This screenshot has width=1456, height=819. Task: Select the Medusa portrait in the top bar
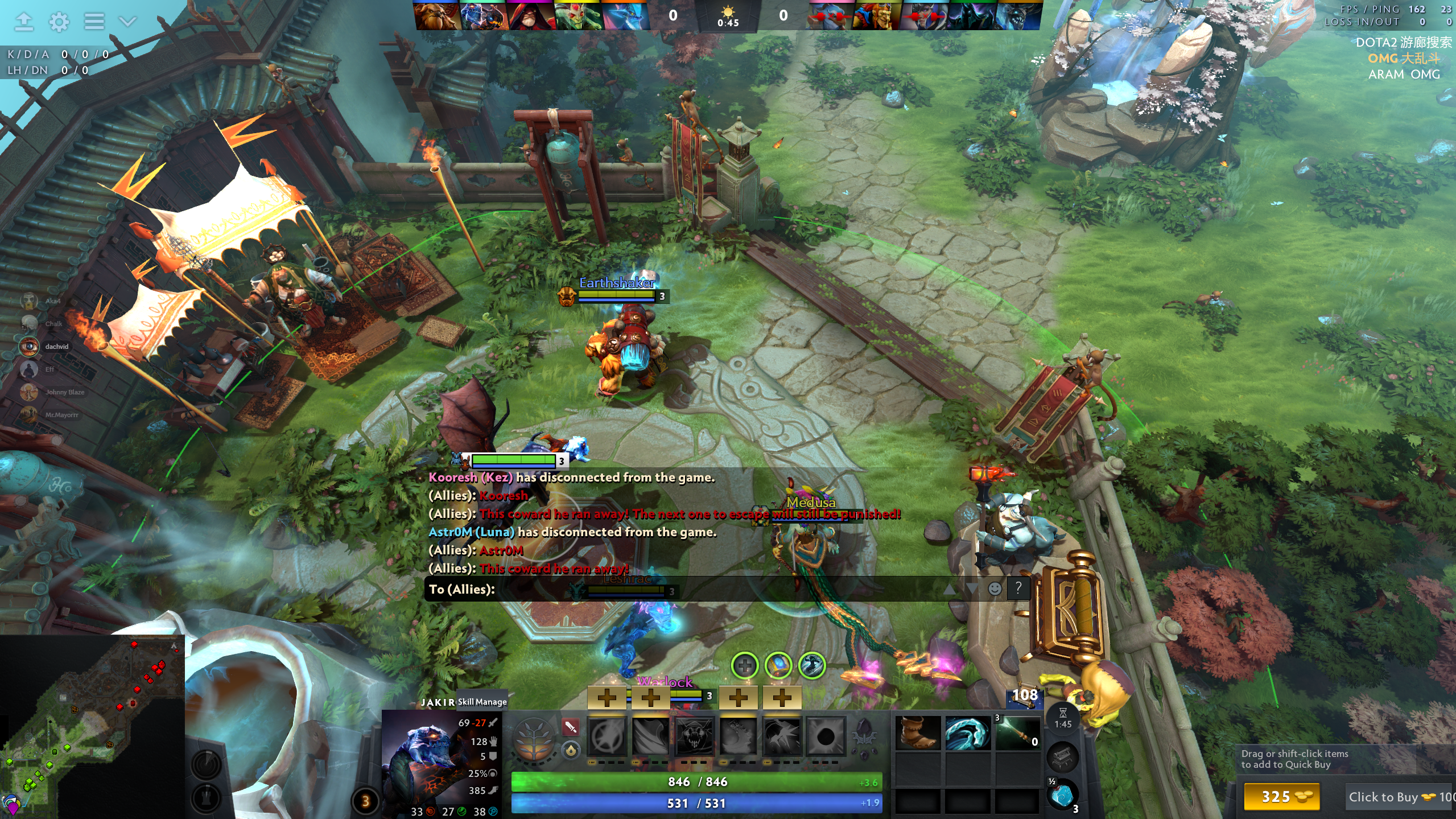click(x=578, y=16)
